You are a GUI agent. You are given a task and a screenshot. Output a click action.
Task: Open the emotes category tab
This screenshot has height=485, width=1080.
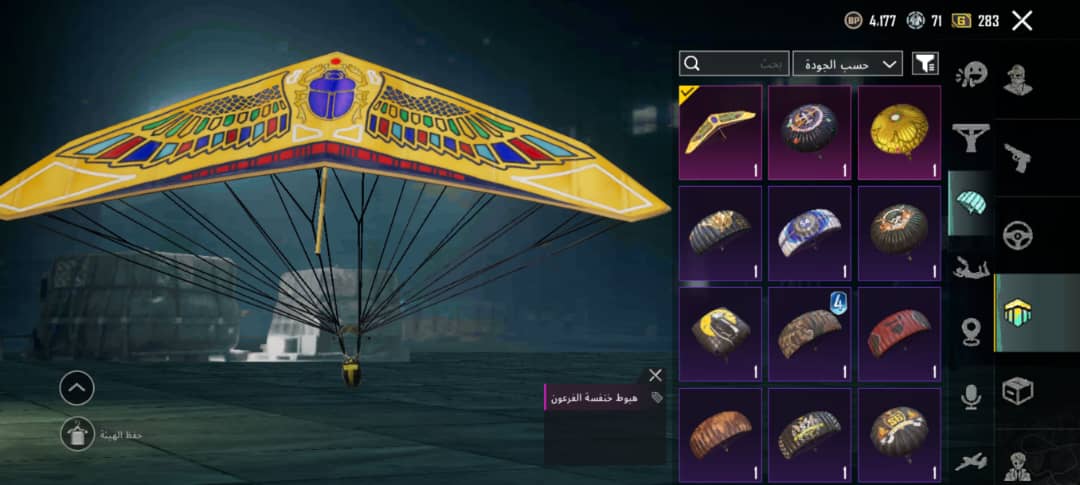(971, 75)
